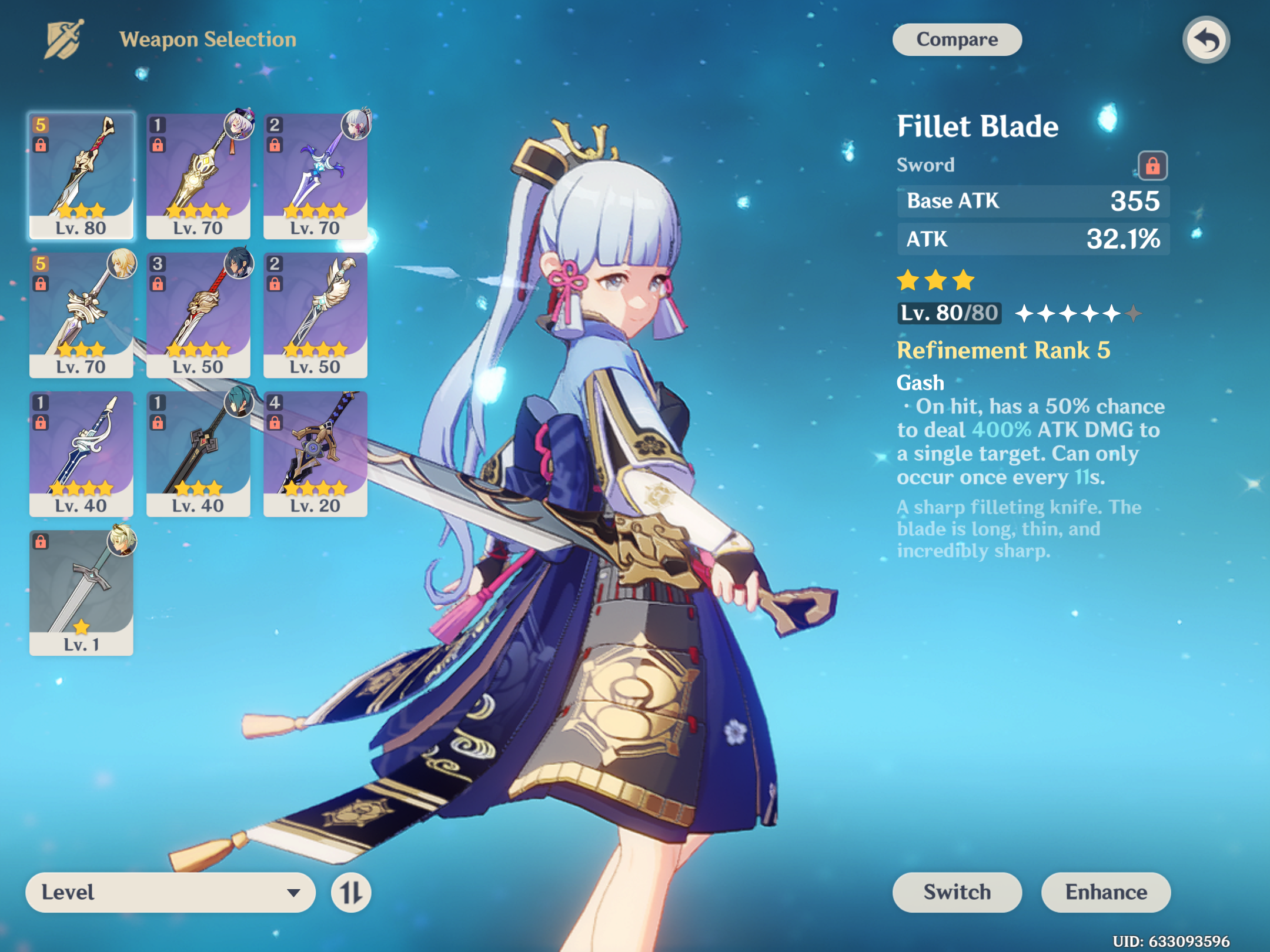This screenshot has height=952, width=1270.
Task: Click the character portrait on the Lv. 50 red-hilted sword
Action: point(240,264)
